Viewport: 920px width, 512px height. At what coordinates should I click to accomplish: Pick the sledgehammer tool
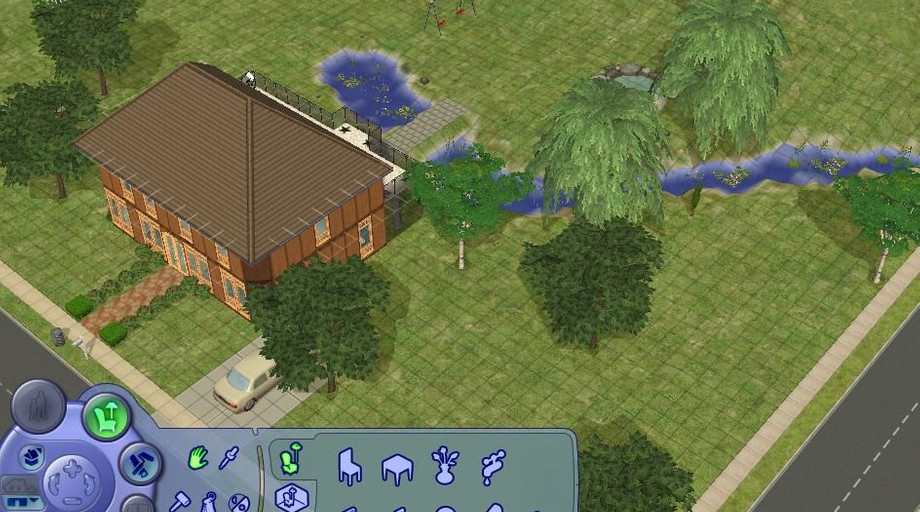click(x=180, y=499)
